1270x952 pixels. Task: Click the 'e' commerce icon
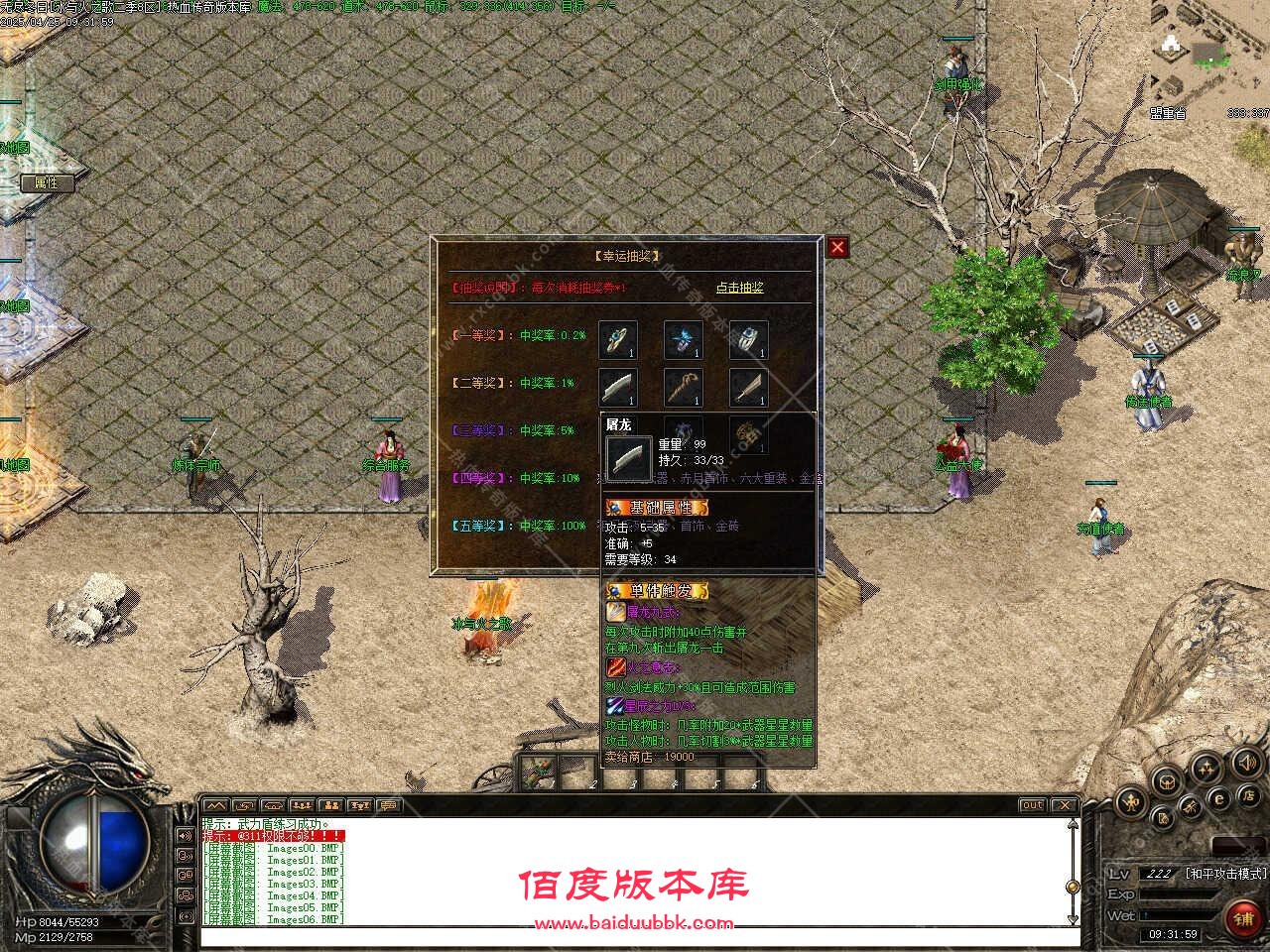coord(1219,799)
